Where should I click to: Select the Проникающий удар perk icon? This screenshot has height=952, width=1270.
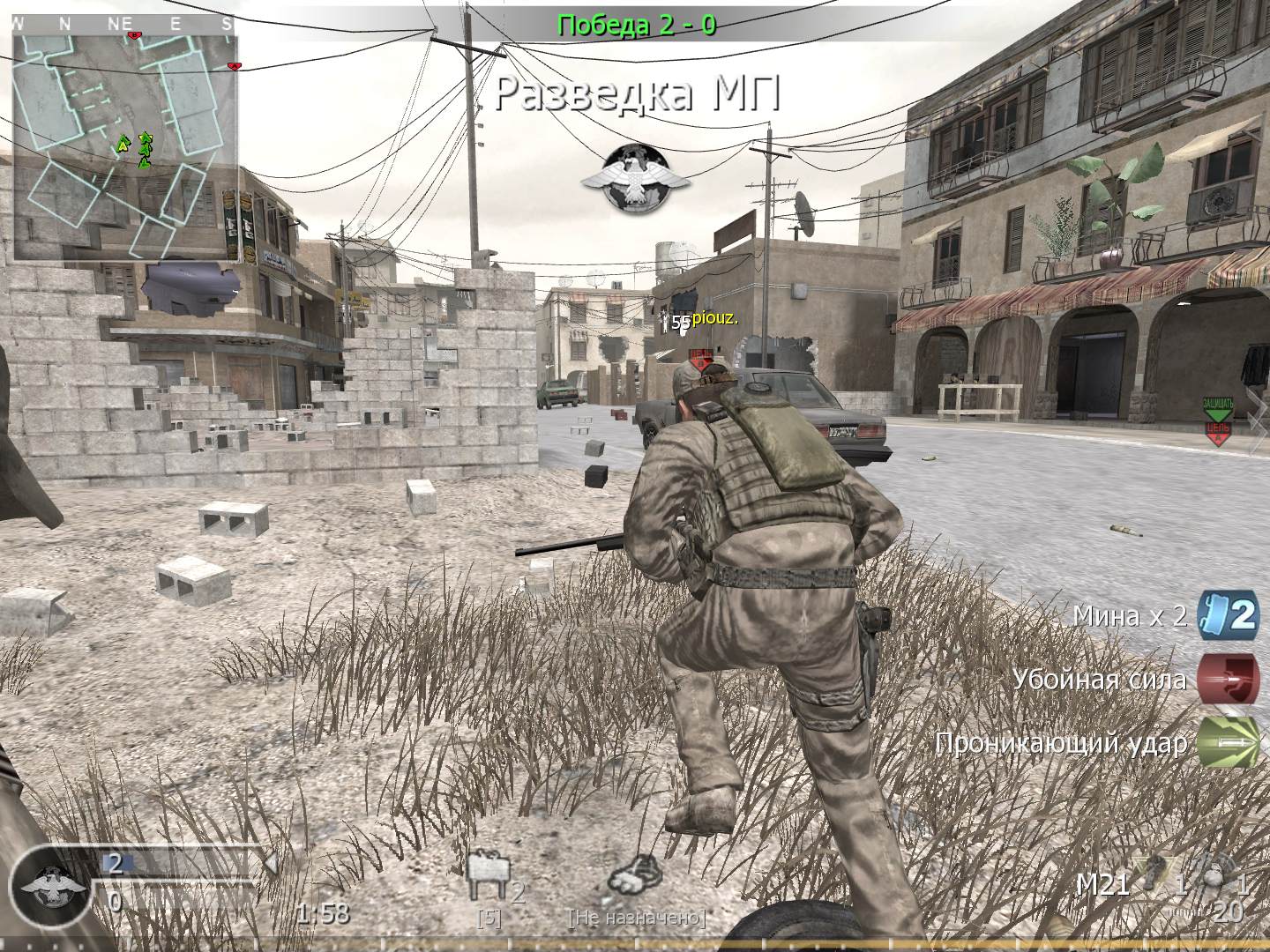[1228, 742]
